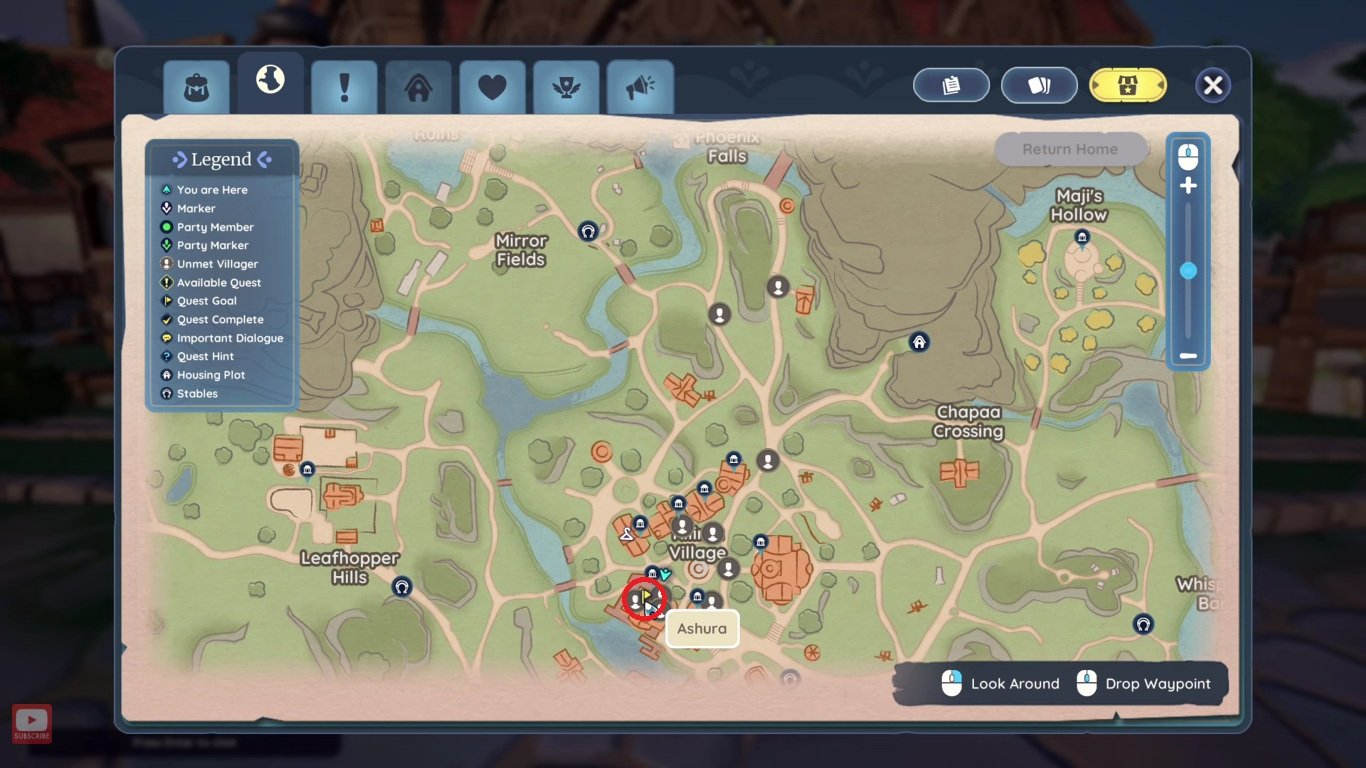This screenshot has height=768, width=1366.
Task: Click the stables icon near Leafhopper Hills
Action: coord(402,588)
